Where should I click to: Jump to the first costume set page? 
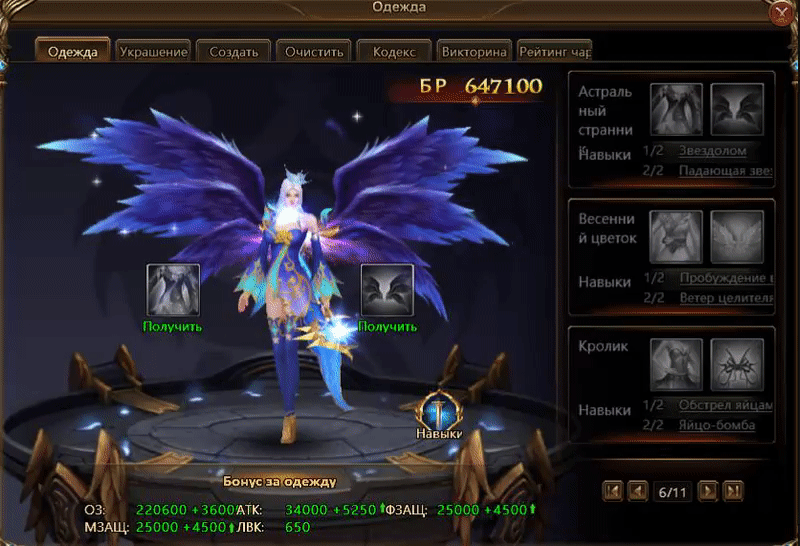pos(613,490)
